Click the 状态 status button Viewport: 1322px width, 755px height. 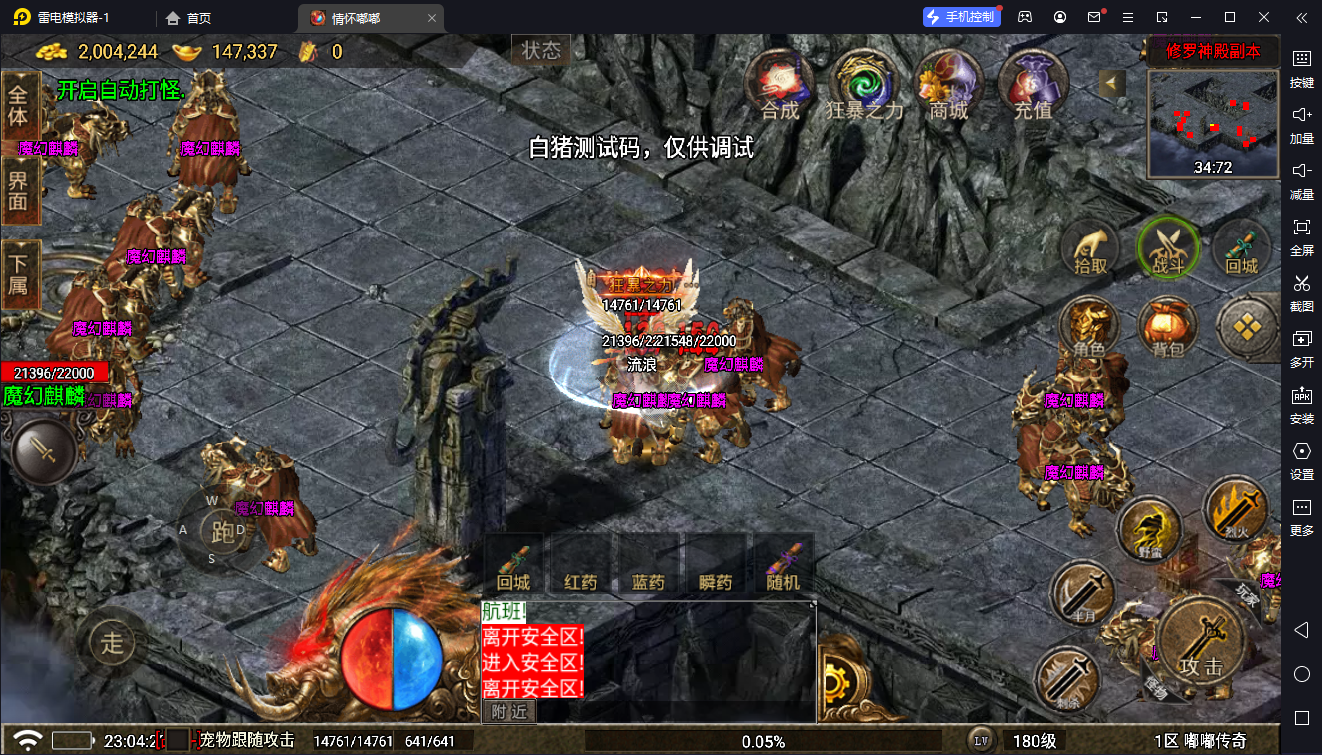click(541, 50)
